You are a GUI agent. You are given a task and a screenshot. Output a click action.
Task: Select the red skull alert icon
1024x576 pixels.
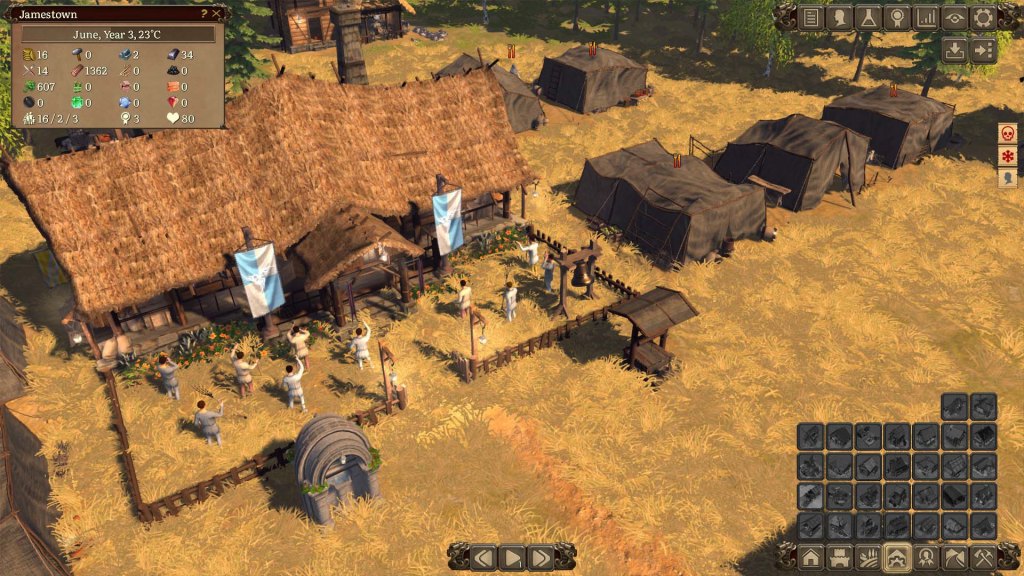[x=1008, y=133]
